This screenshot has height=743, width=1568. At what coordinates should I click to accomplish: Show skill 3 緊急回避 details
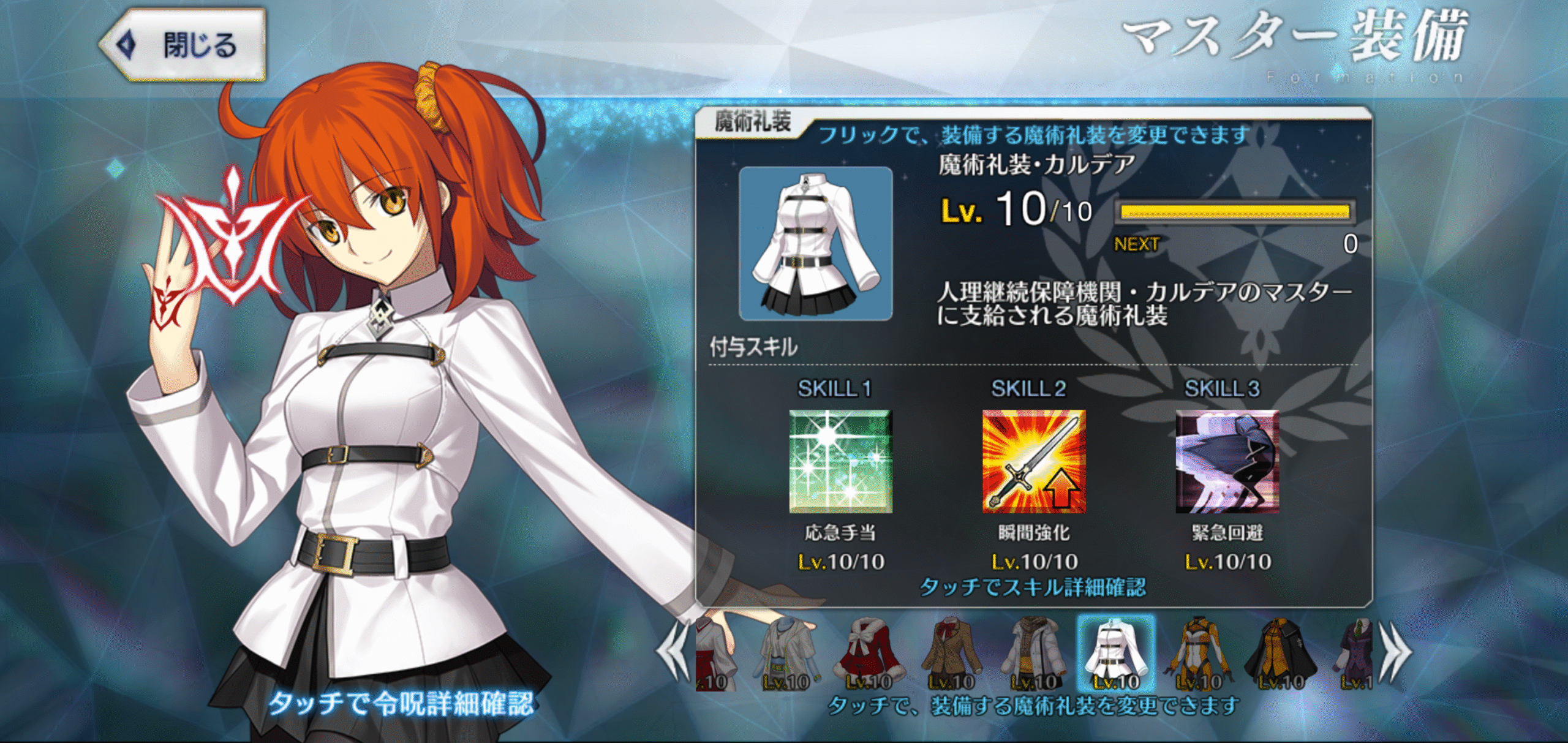(x=1227, y=461)
